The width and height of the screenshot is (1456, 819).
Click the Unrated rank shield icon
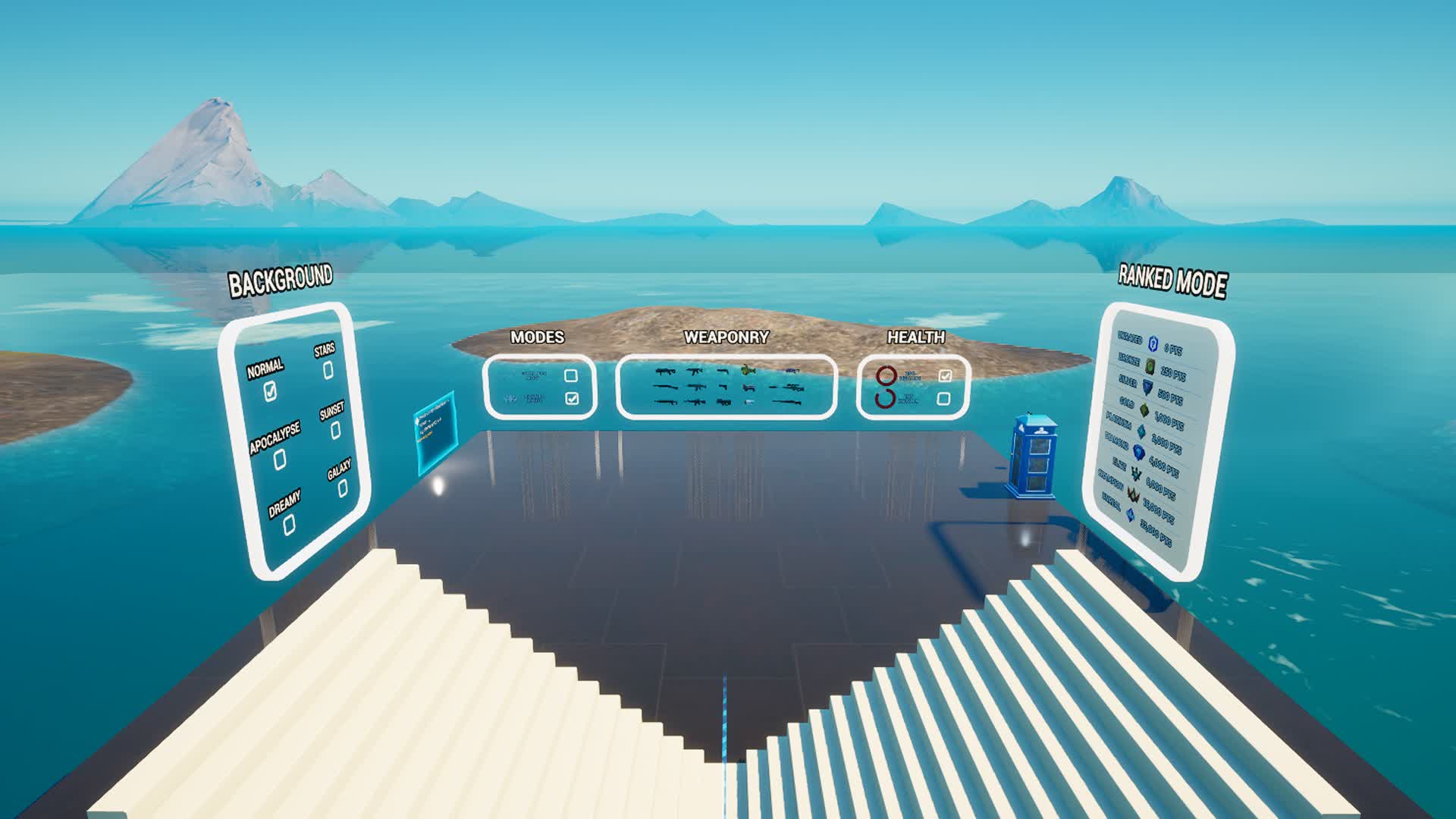tap(1153, 344)
